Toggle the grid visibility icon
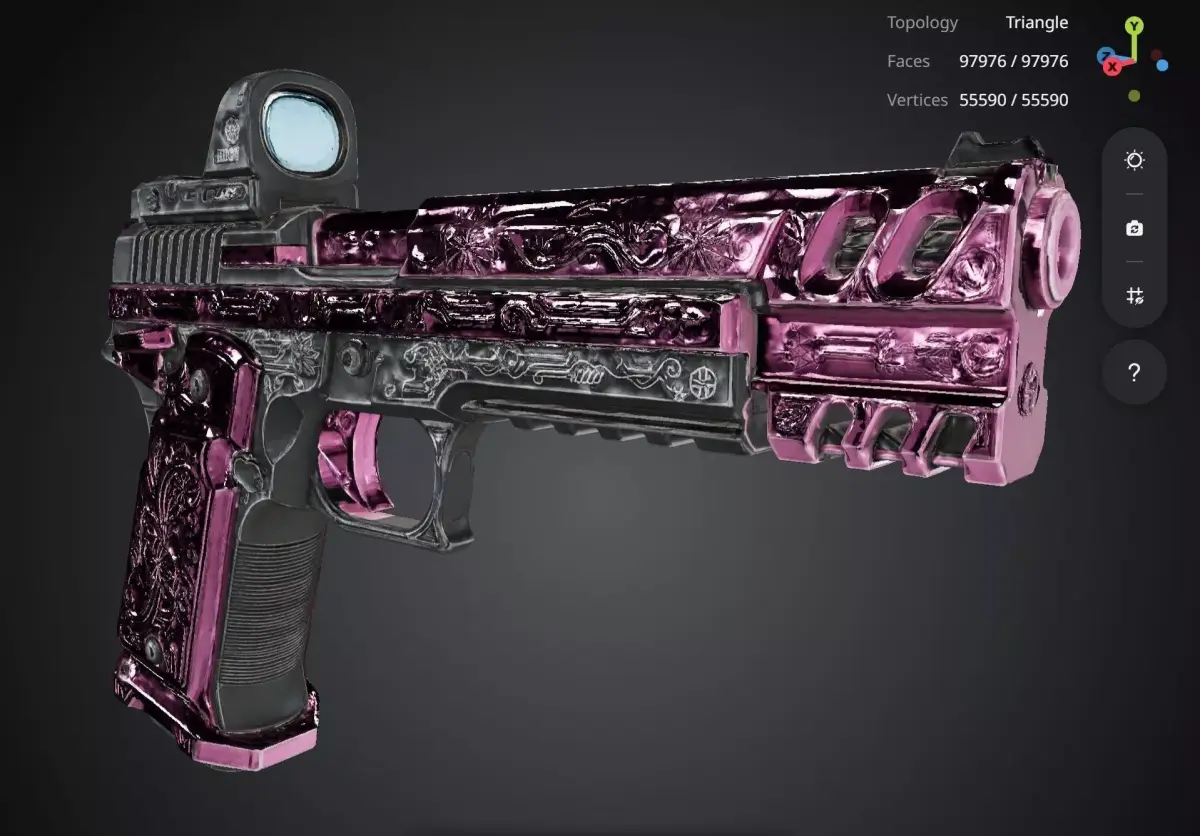Screen dimensions: 1200x836 click(x=1134, y=295)
